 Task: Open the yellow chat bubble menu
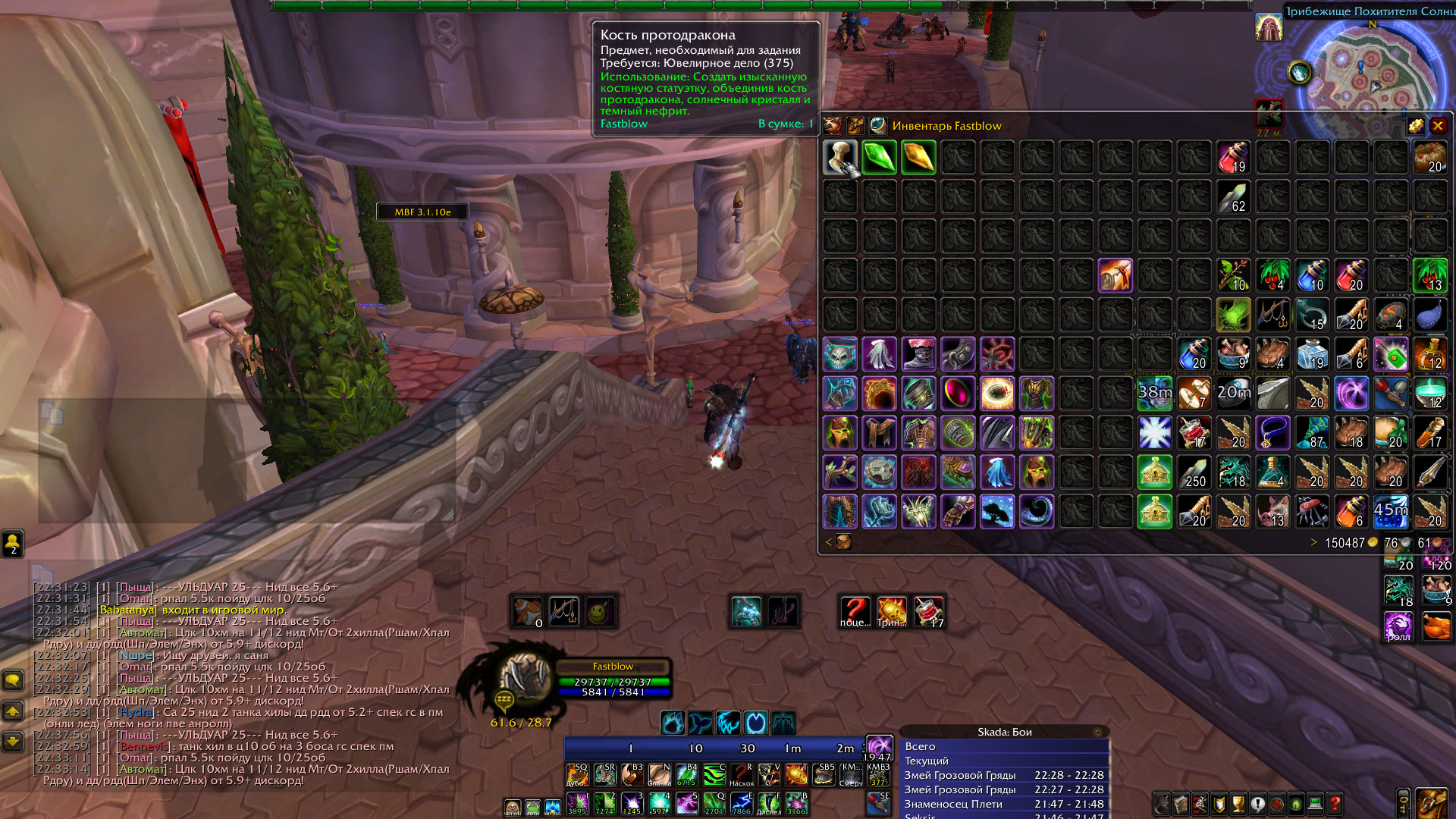pos(13,679)
